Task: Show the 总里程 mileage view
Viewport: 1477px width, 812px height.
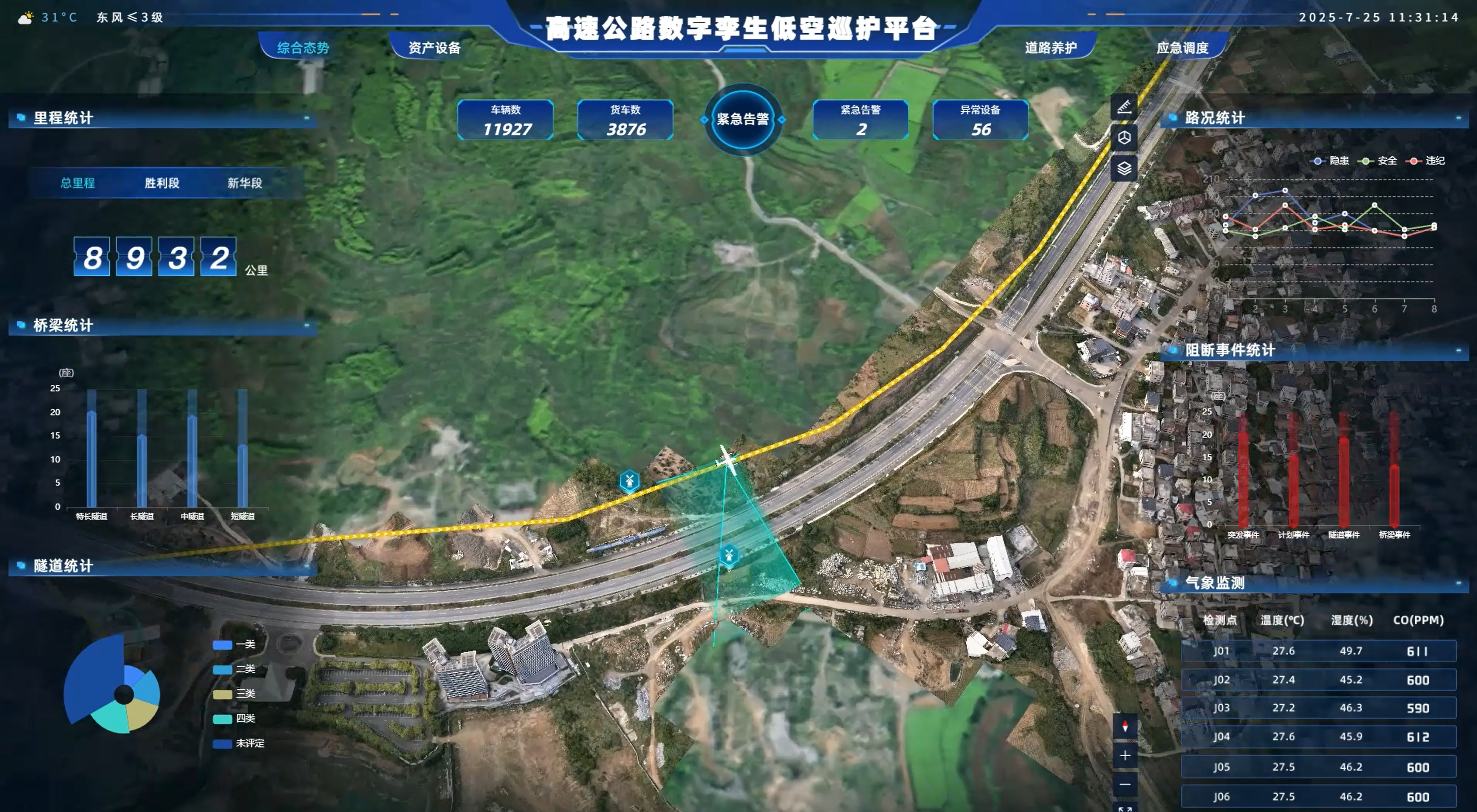Action: 78,183
